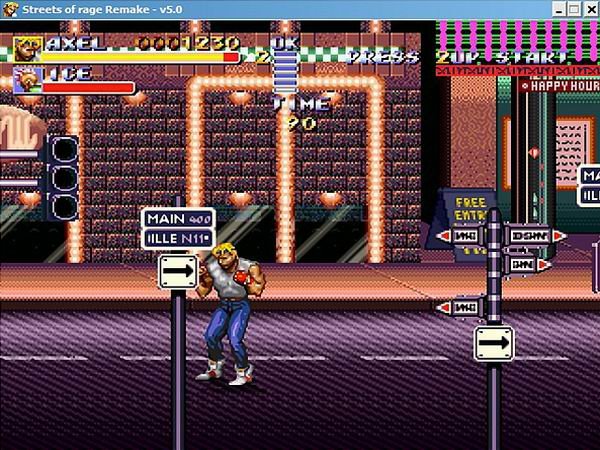Select the Ice enemy portrait
Image resolution: width=600 pixels, height=450 pixels.
click(26, 80)
